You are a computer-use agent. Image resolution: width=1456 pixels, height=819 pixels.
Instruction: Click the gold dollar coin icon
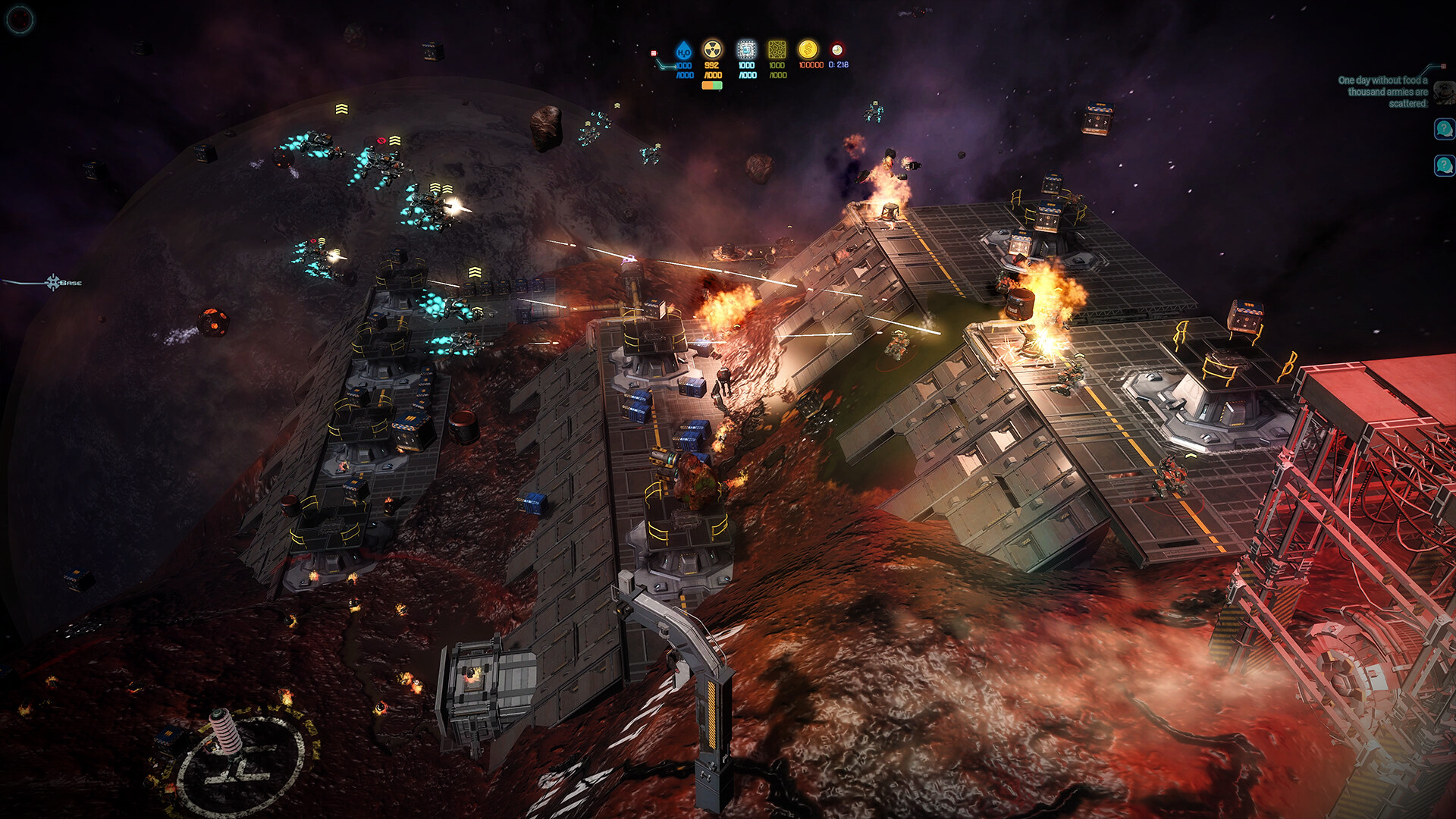[808, 50]
